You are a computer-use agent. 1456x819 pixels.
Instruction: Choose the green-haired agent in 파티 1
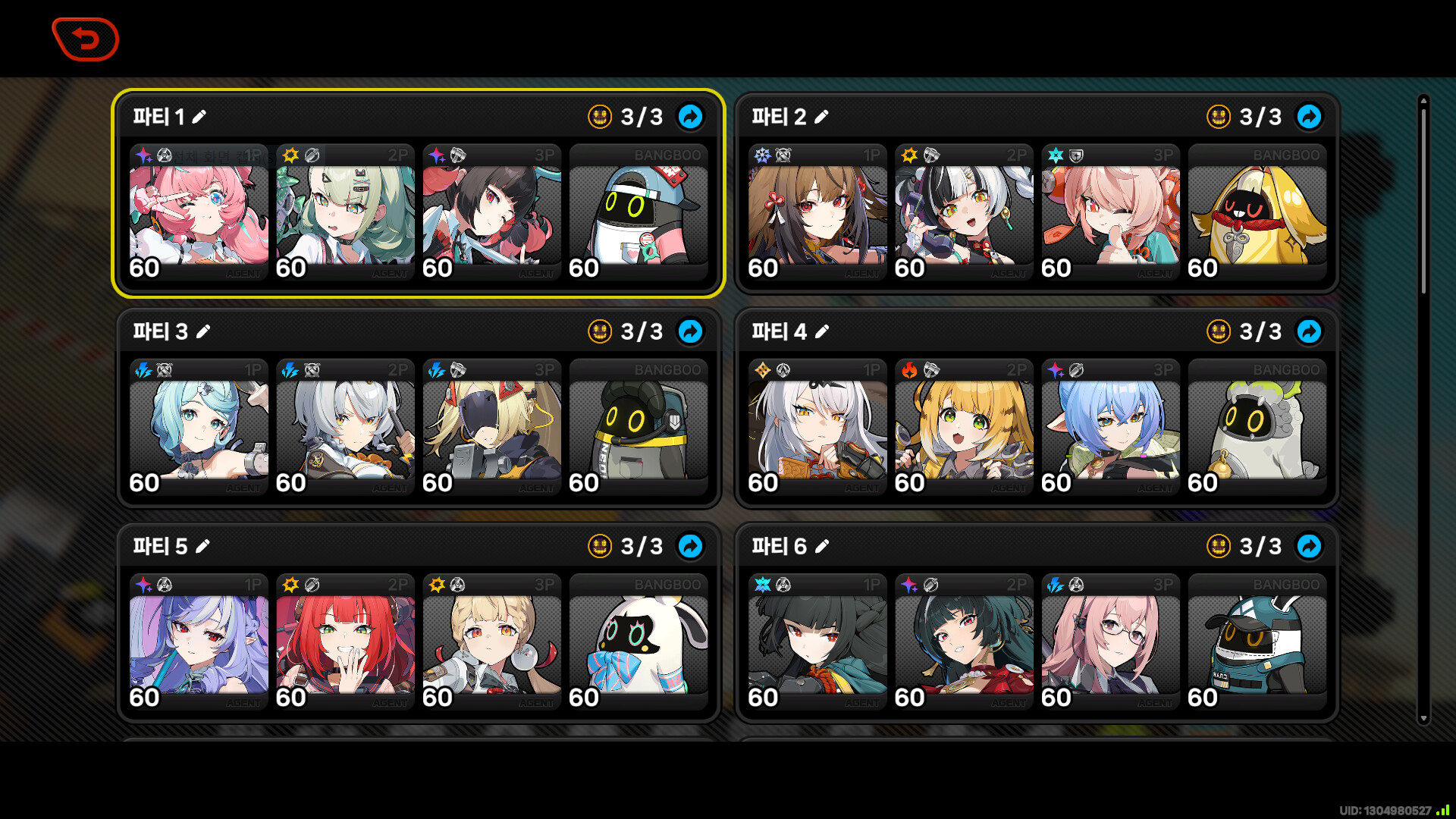(x=345, y=214)
